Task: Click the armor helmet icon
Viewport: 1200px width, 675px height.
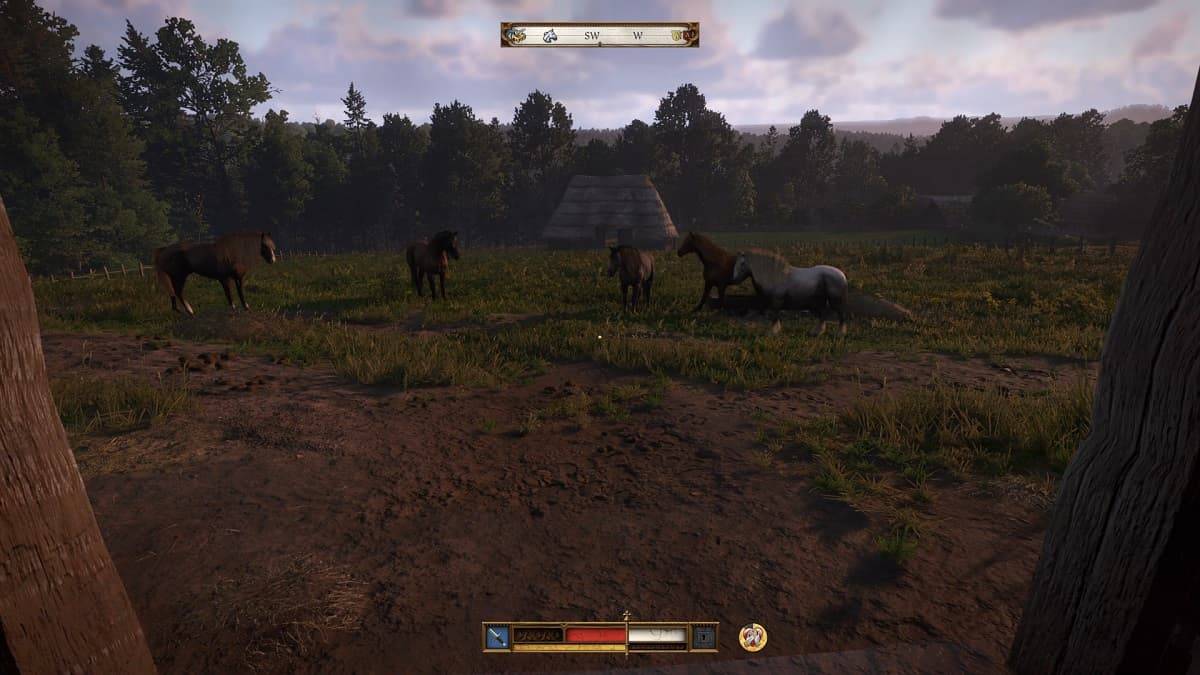Action: pyautogui.click(x=704, y=636)
